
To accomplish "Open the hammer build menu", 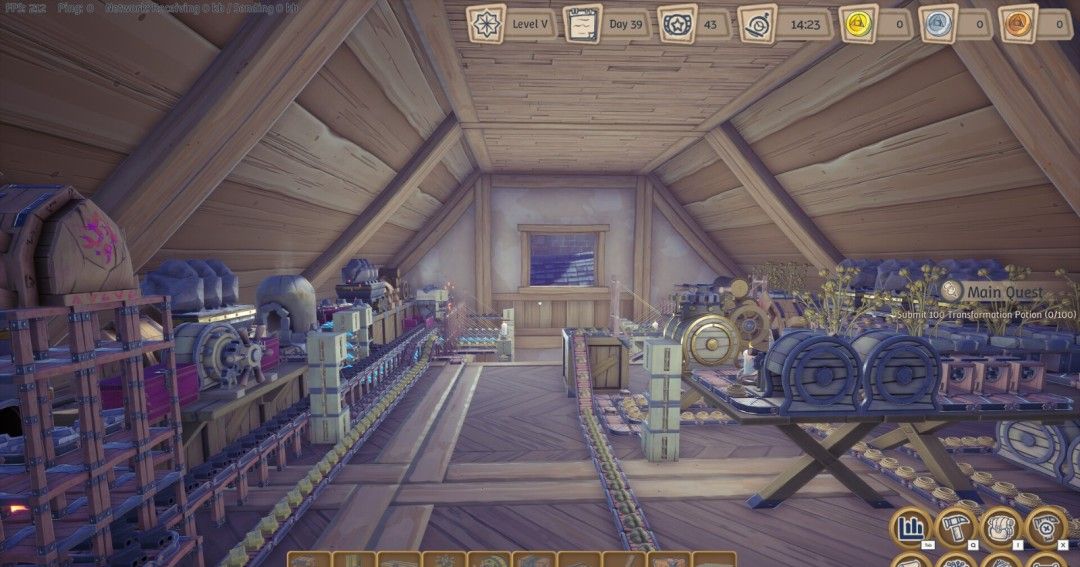I will click(956, 528).
